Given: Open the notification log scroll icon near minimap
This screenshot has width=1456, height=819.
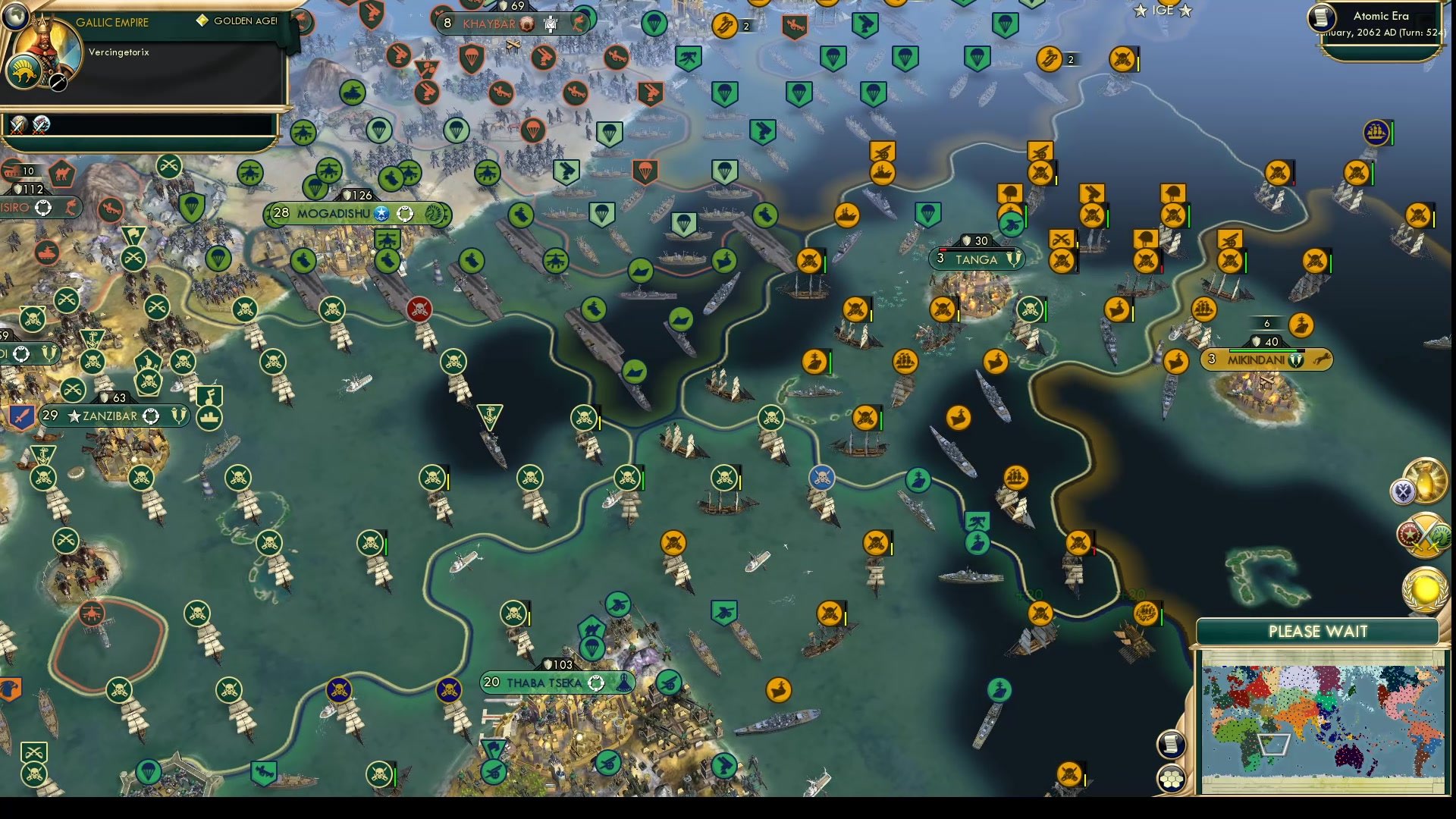Looking at the screenshot, I should tap(1172, 743).
